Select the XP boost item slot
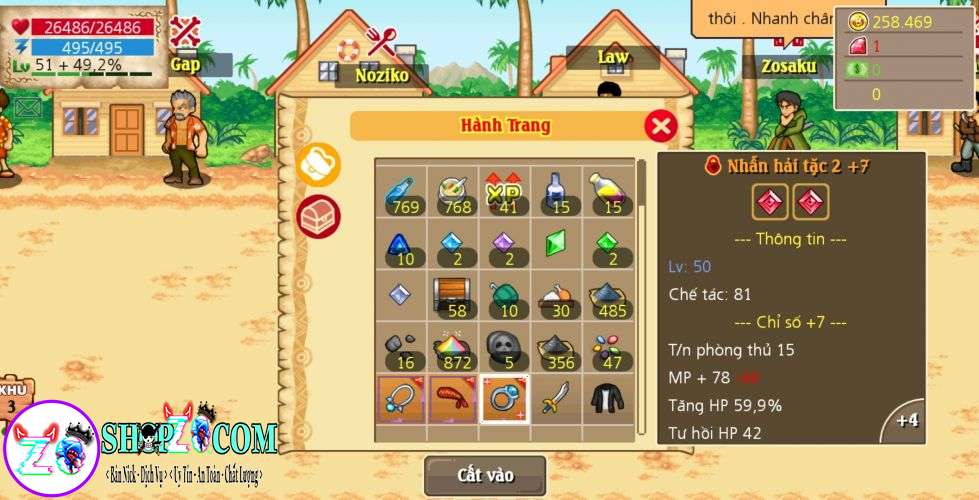 (504, 190)
